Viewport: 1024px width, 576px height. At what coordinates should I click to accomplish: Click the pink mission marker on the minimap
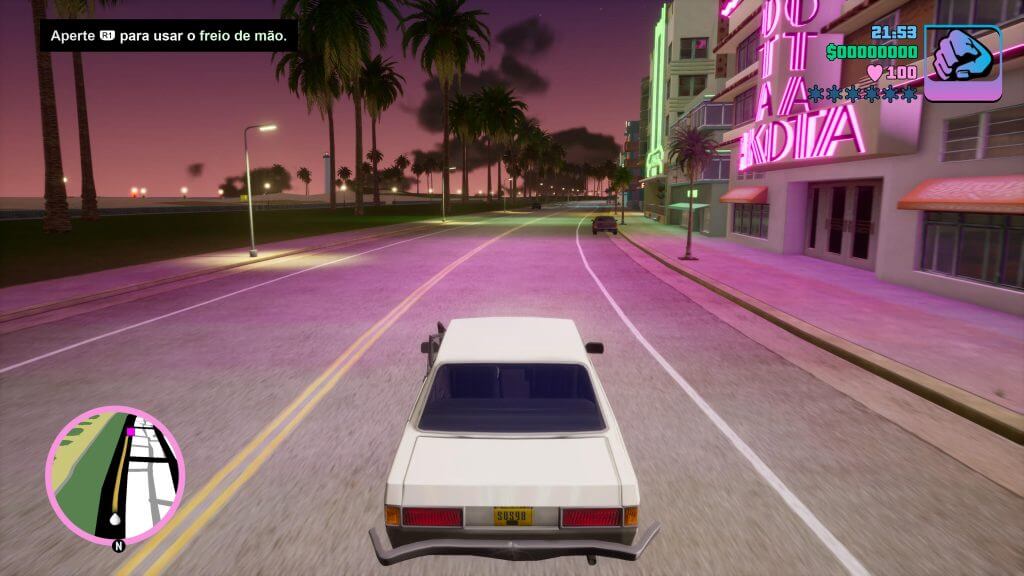coord(130,431)
